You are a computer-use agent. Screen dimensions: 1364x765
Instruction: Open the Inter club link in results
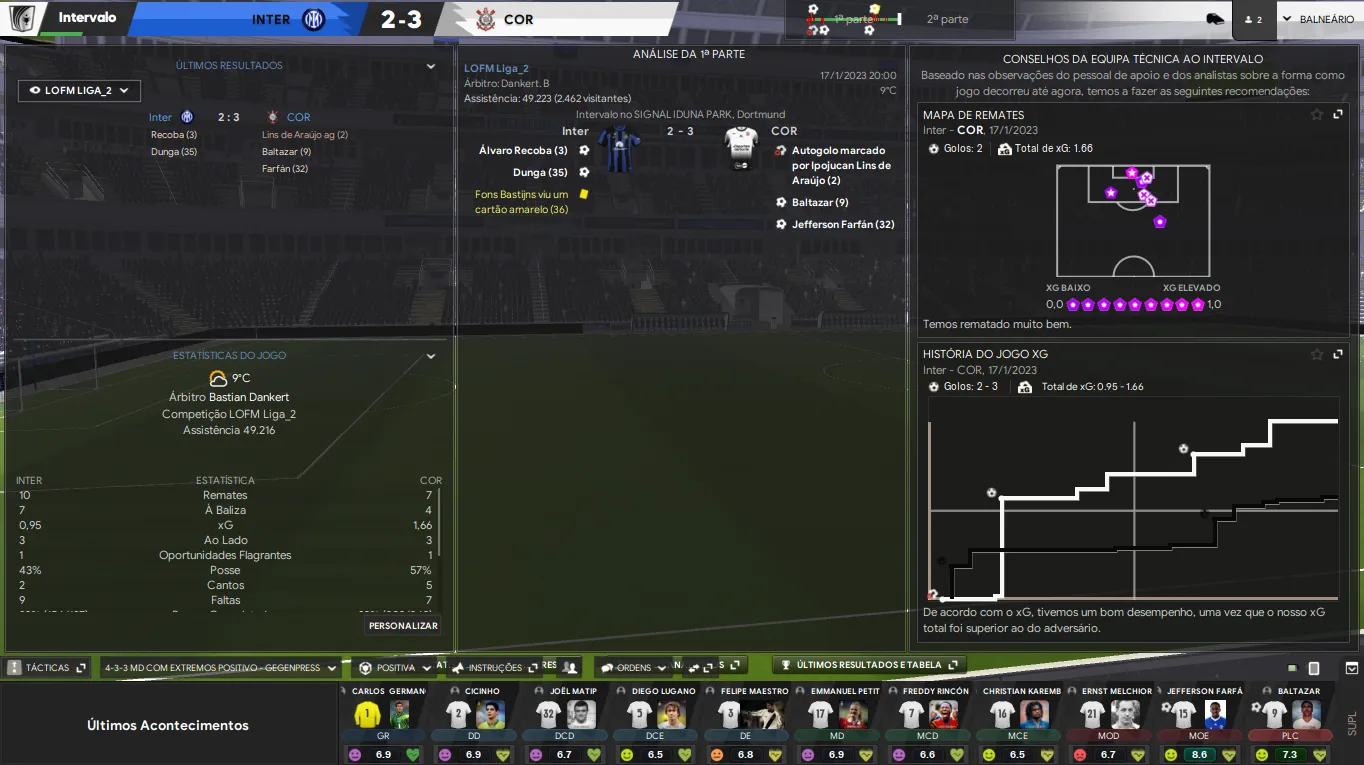tap(160, 117)
